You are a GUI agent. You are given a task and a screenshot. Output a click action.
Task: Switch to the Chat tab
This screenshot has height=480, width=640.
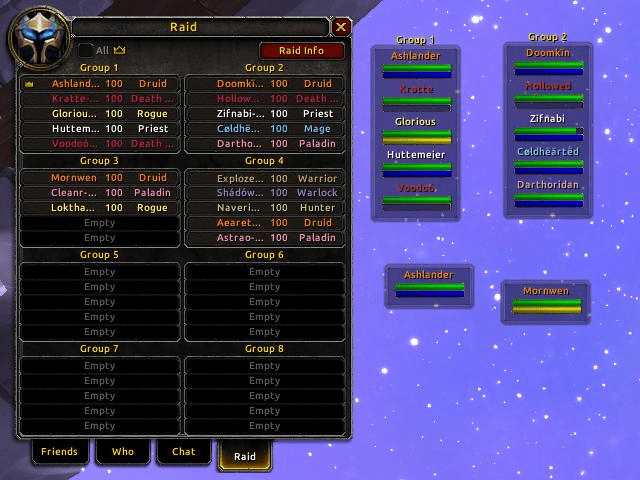tap(184, 452)
